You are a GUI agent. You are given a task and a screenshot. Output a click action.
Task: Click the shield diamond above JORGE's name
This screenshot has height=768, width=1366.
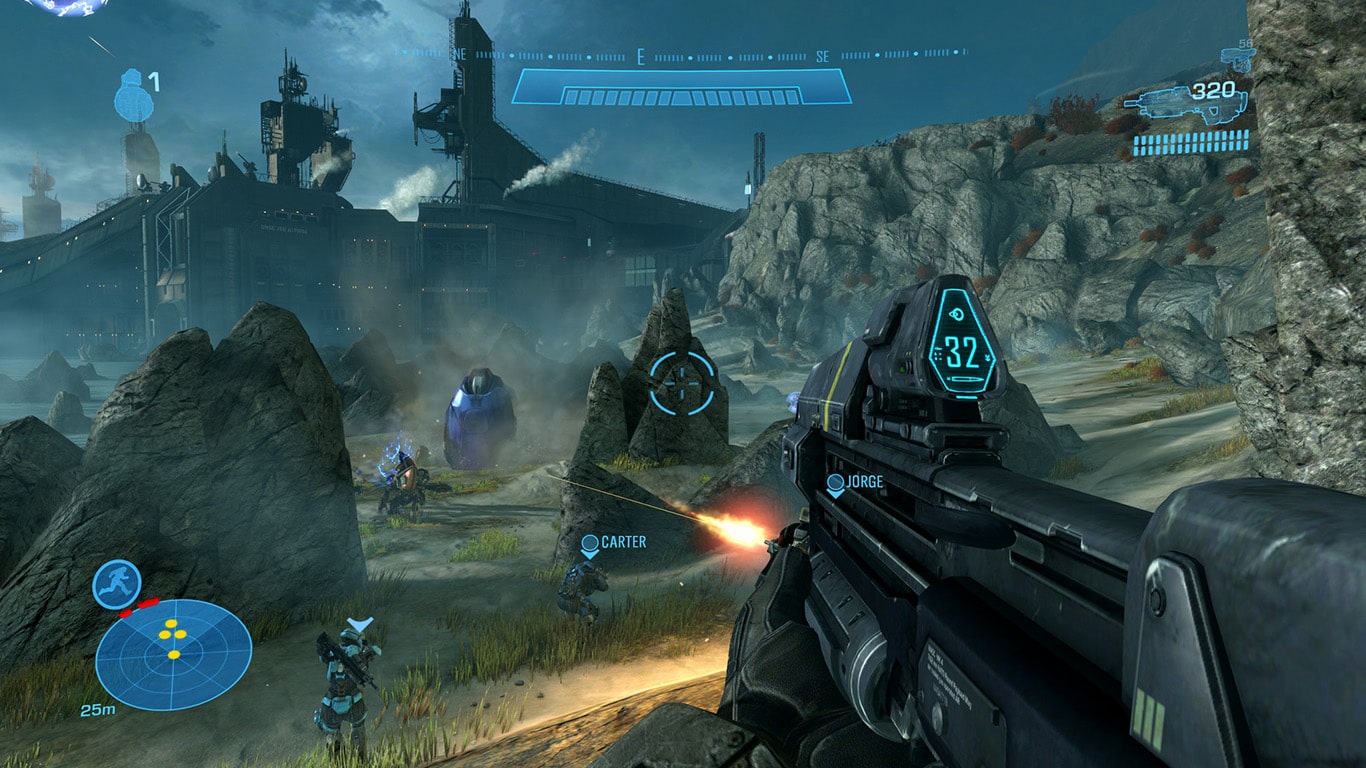(x=833, y=484)
